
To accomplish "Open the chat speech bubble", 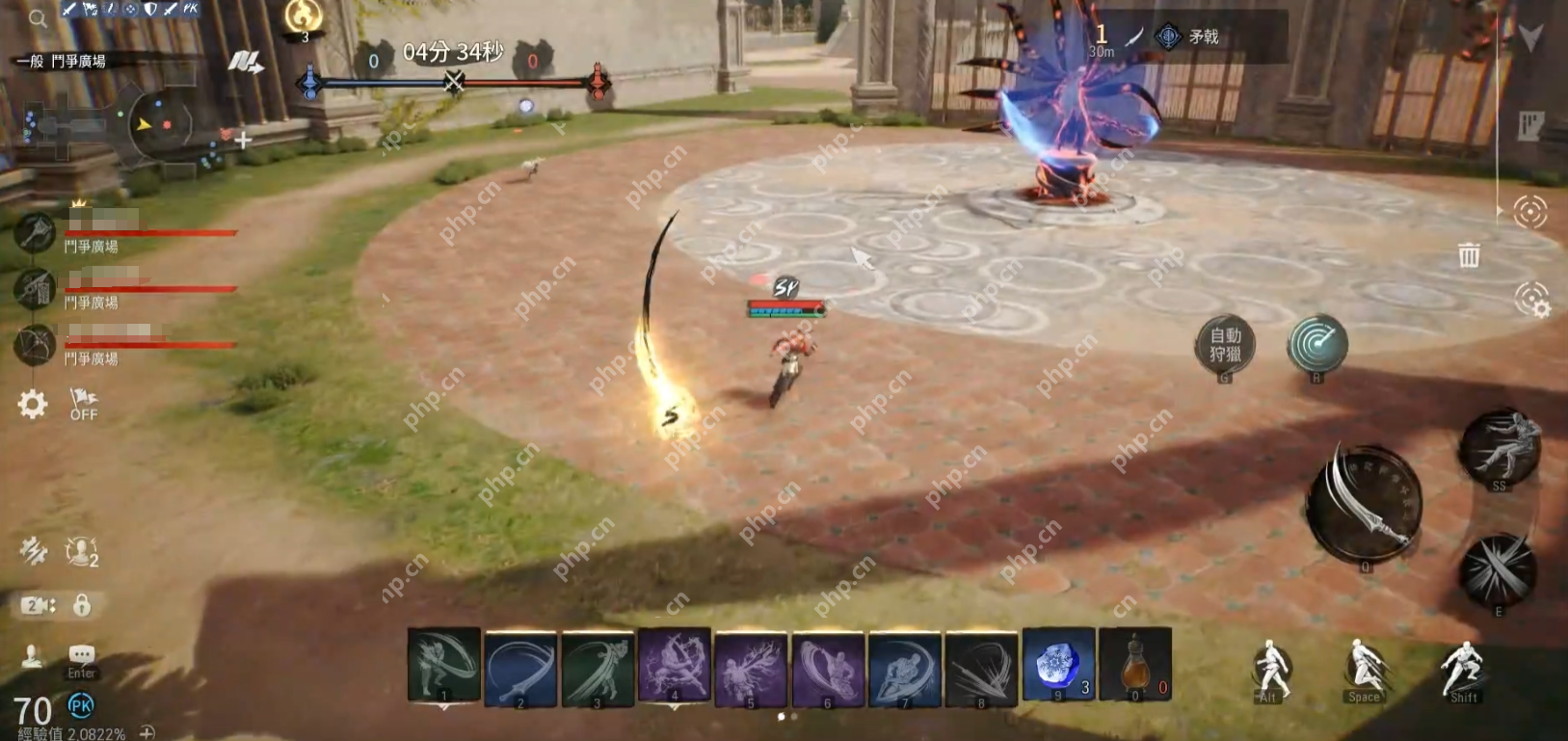I will click(82, 656).
